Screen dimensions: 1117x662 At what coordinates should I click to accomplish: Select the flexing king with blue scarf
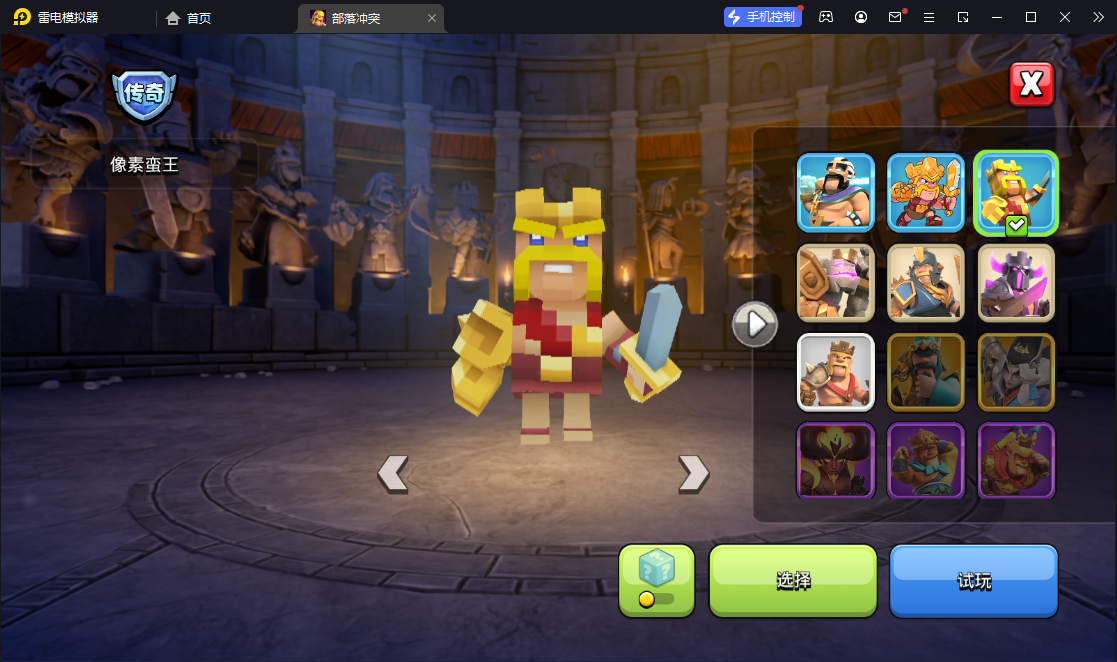point(926,460)
